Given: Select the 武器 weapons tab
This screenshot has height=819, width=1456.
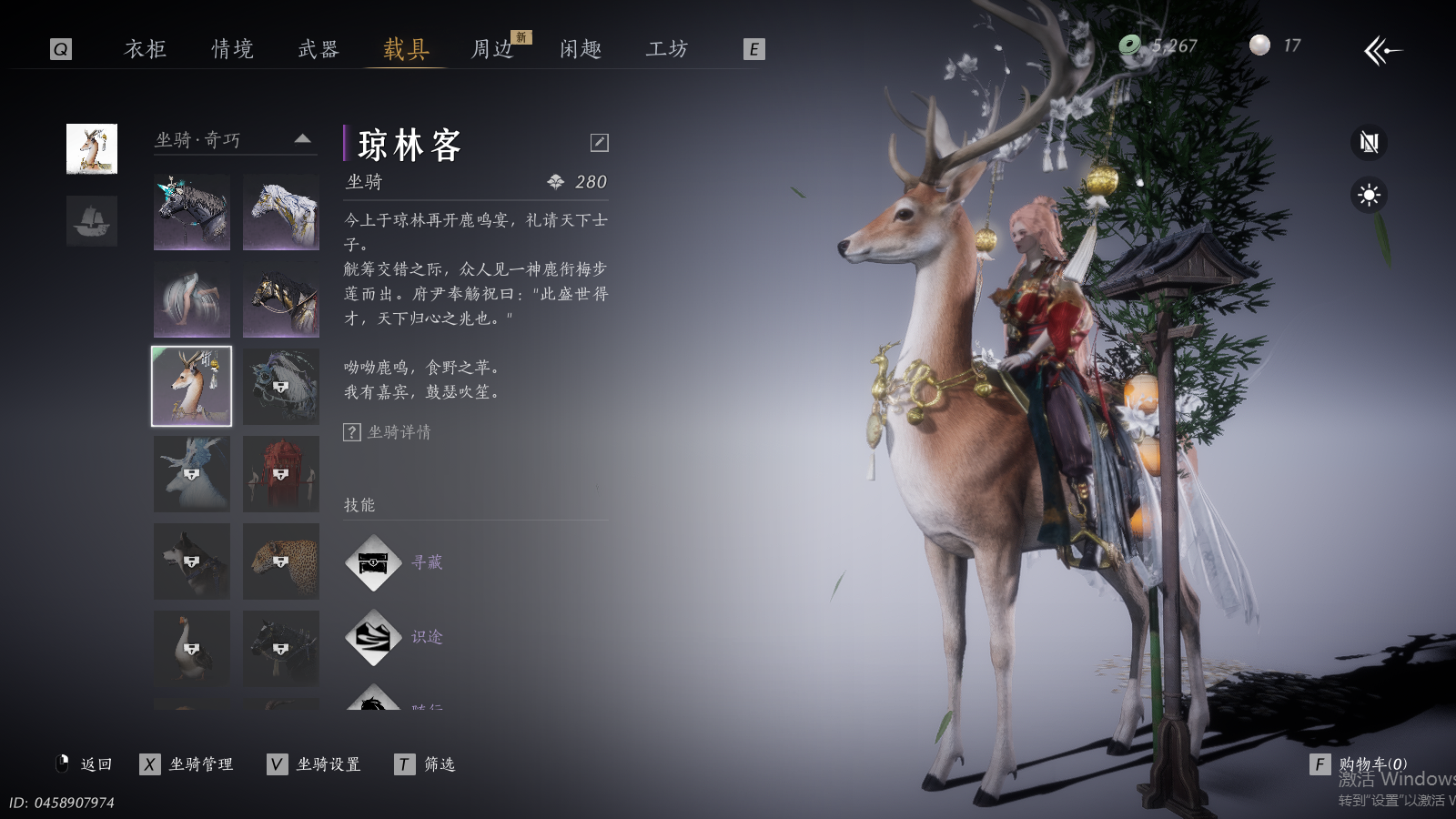Looking at the screenshot, I should point(318,49).
